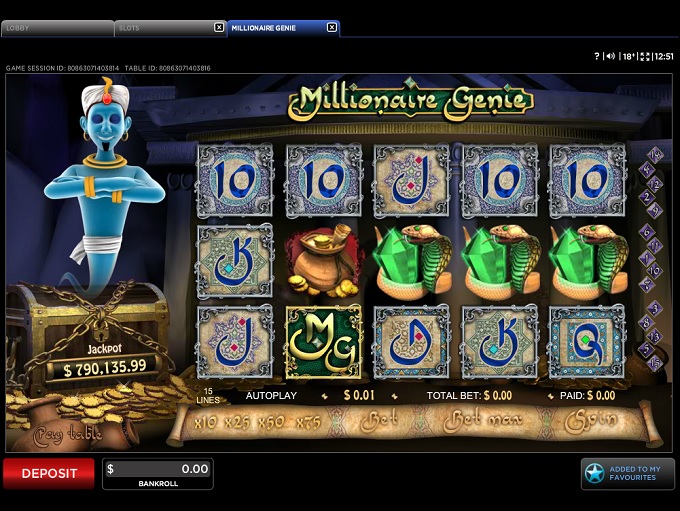Toggle Added to My Favourites star
The height and width of the screenshot is (511, 680).
[x=595, y=473]
